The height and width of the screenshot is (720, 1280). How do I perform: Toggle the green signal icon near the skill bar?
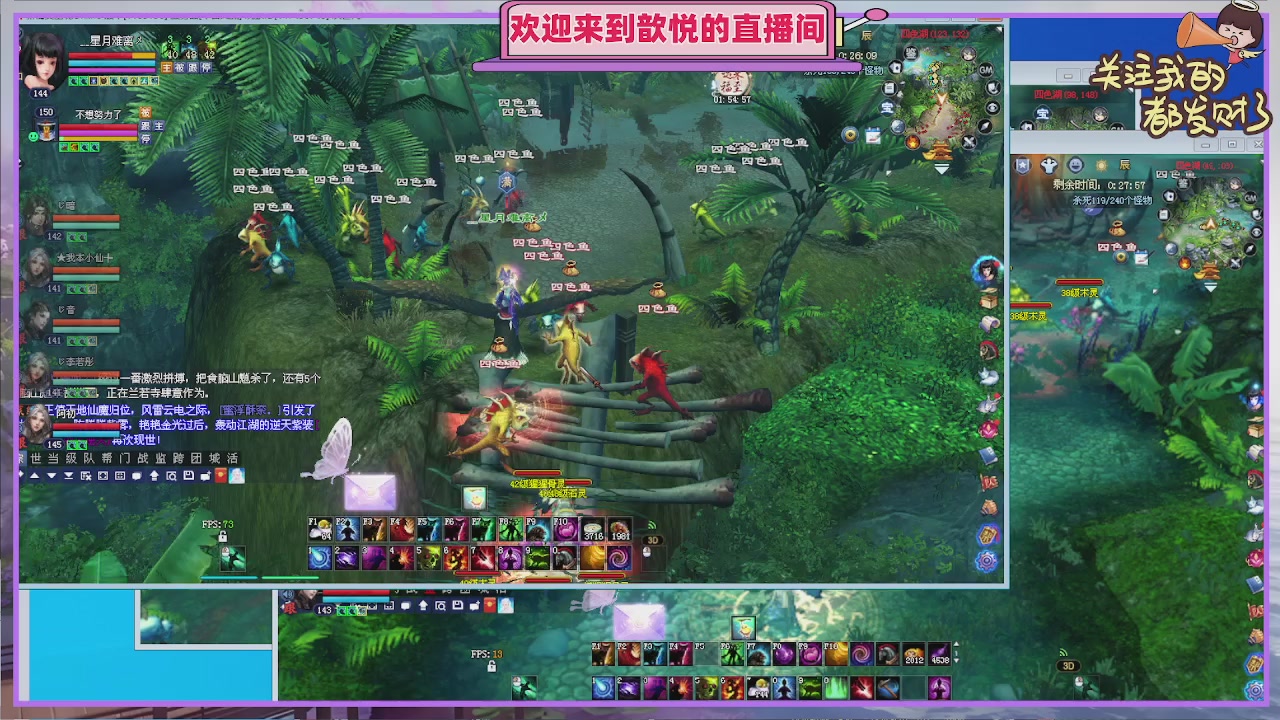(652, 523)
